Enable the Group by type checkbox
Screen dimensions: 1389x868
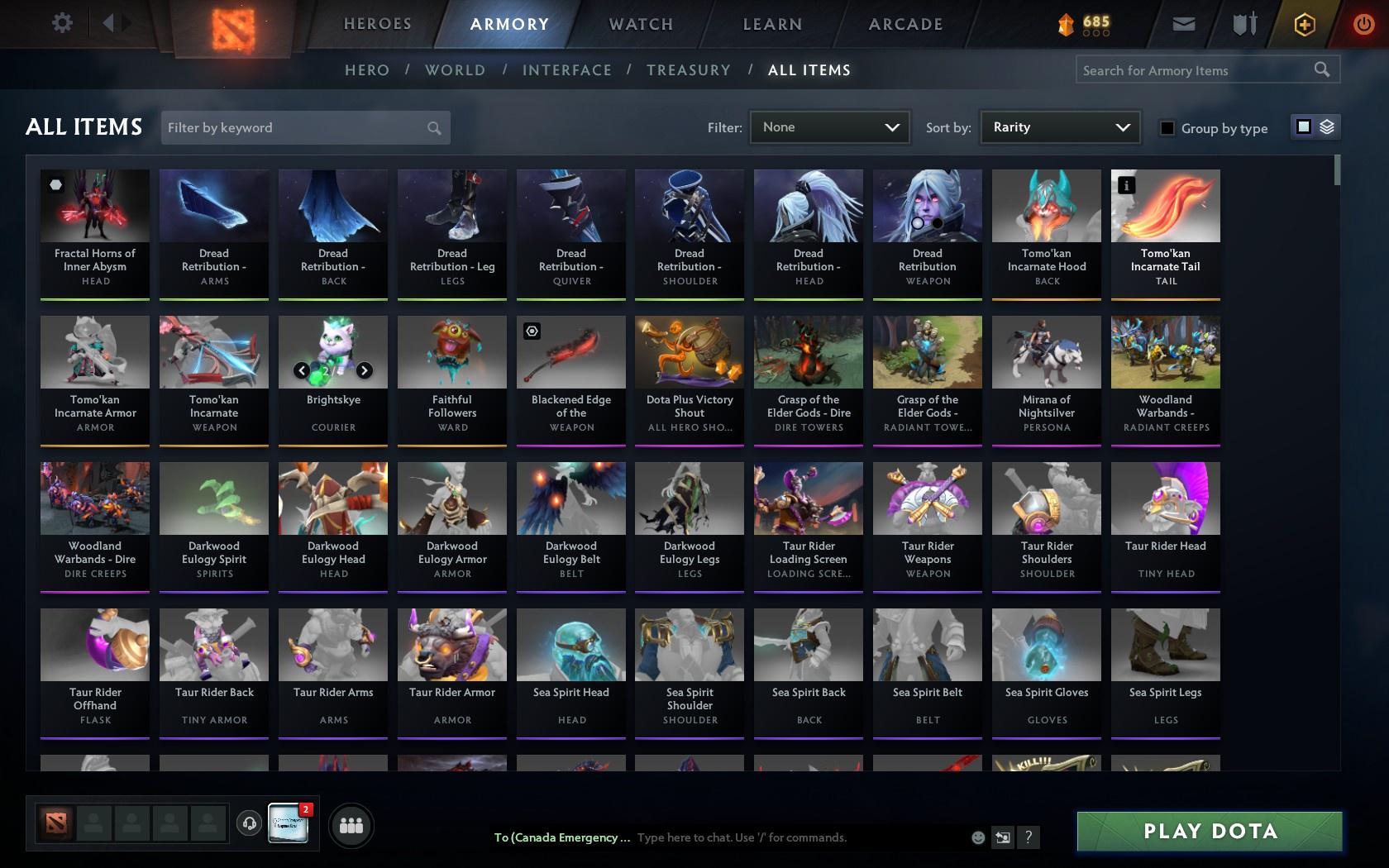point(1166,128)
